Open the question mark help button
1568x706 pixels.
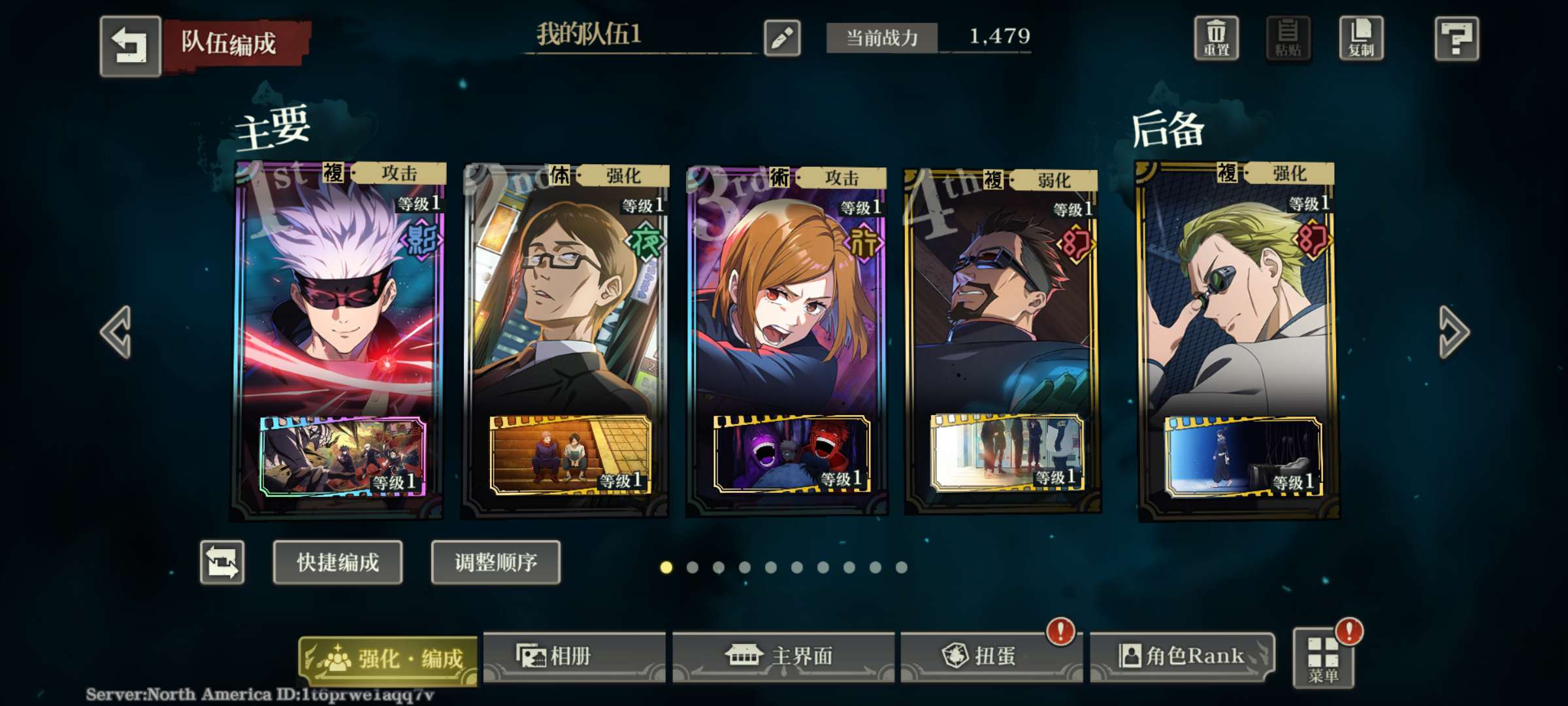point(1456,39)
